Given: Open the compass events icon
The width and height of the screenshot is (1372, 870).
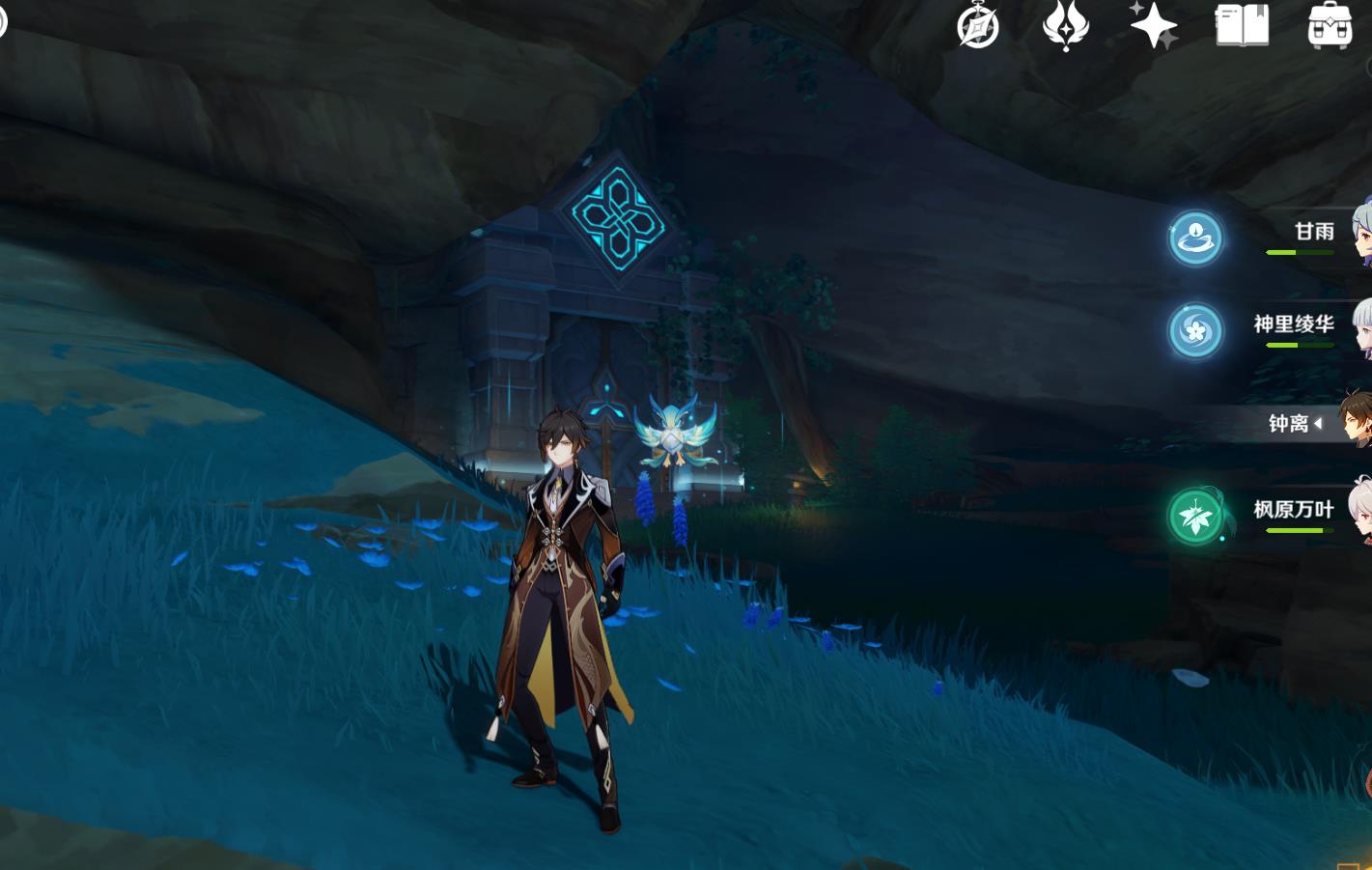Looking at the screenshot, I should 977,25.
